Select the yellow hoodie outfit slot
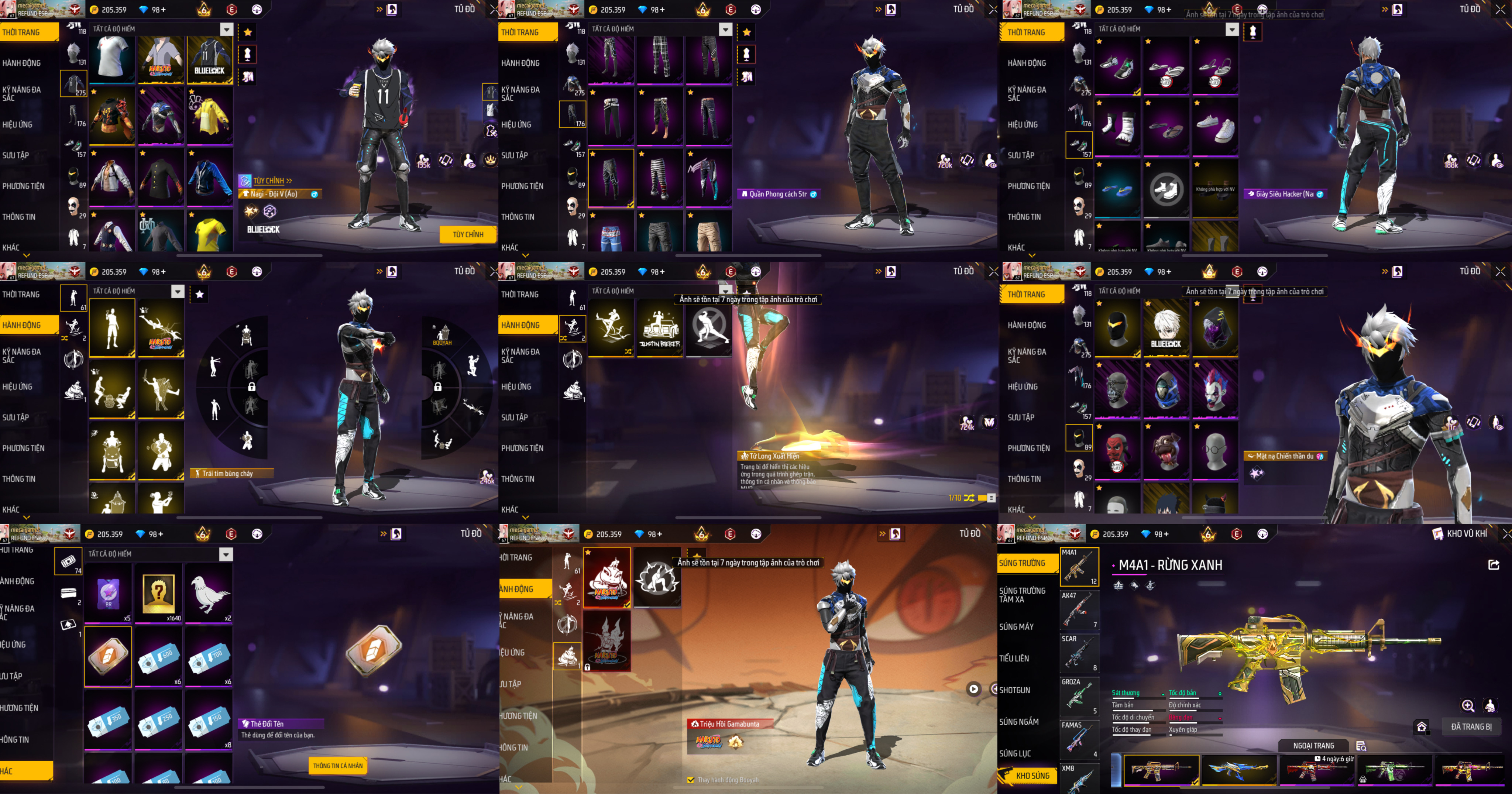 point(210,115)
